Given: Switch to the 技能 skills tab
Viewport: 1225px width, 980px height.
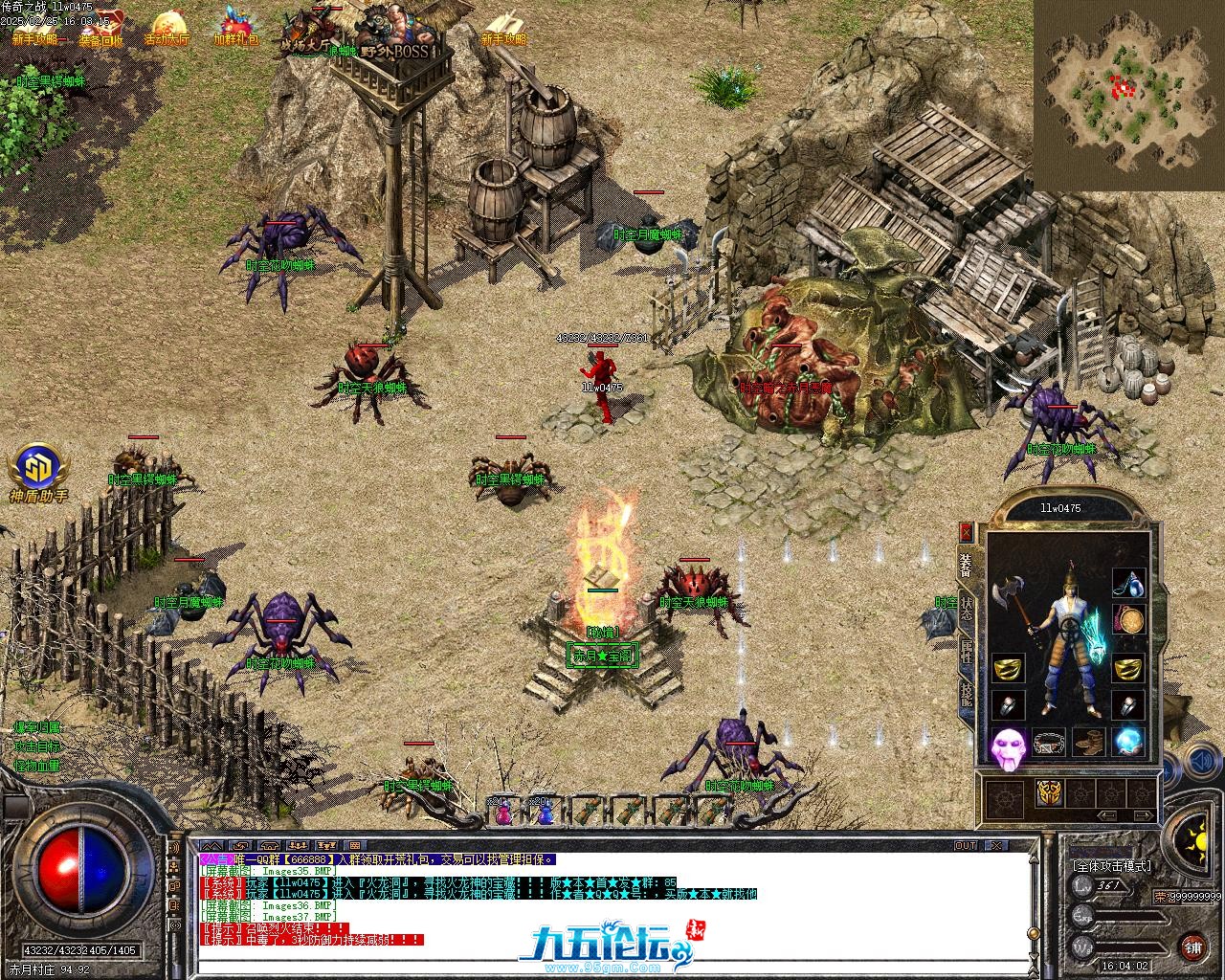Looking at the screenshot, I should pos(967,694).
